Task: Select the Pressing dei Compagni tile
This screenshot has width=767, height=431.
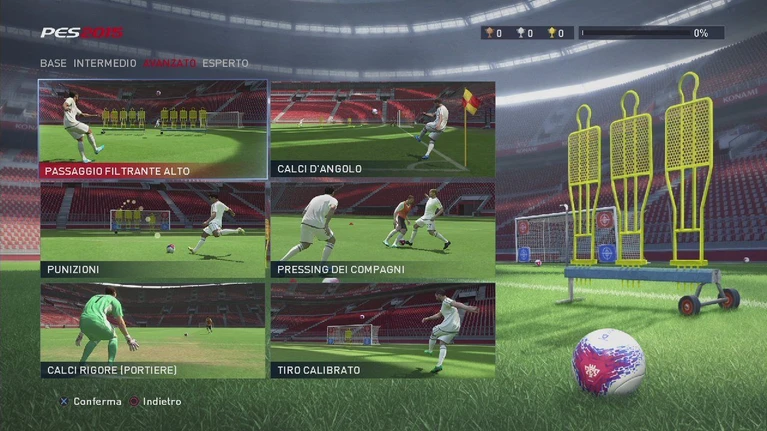Action: (x=382, y=230)
